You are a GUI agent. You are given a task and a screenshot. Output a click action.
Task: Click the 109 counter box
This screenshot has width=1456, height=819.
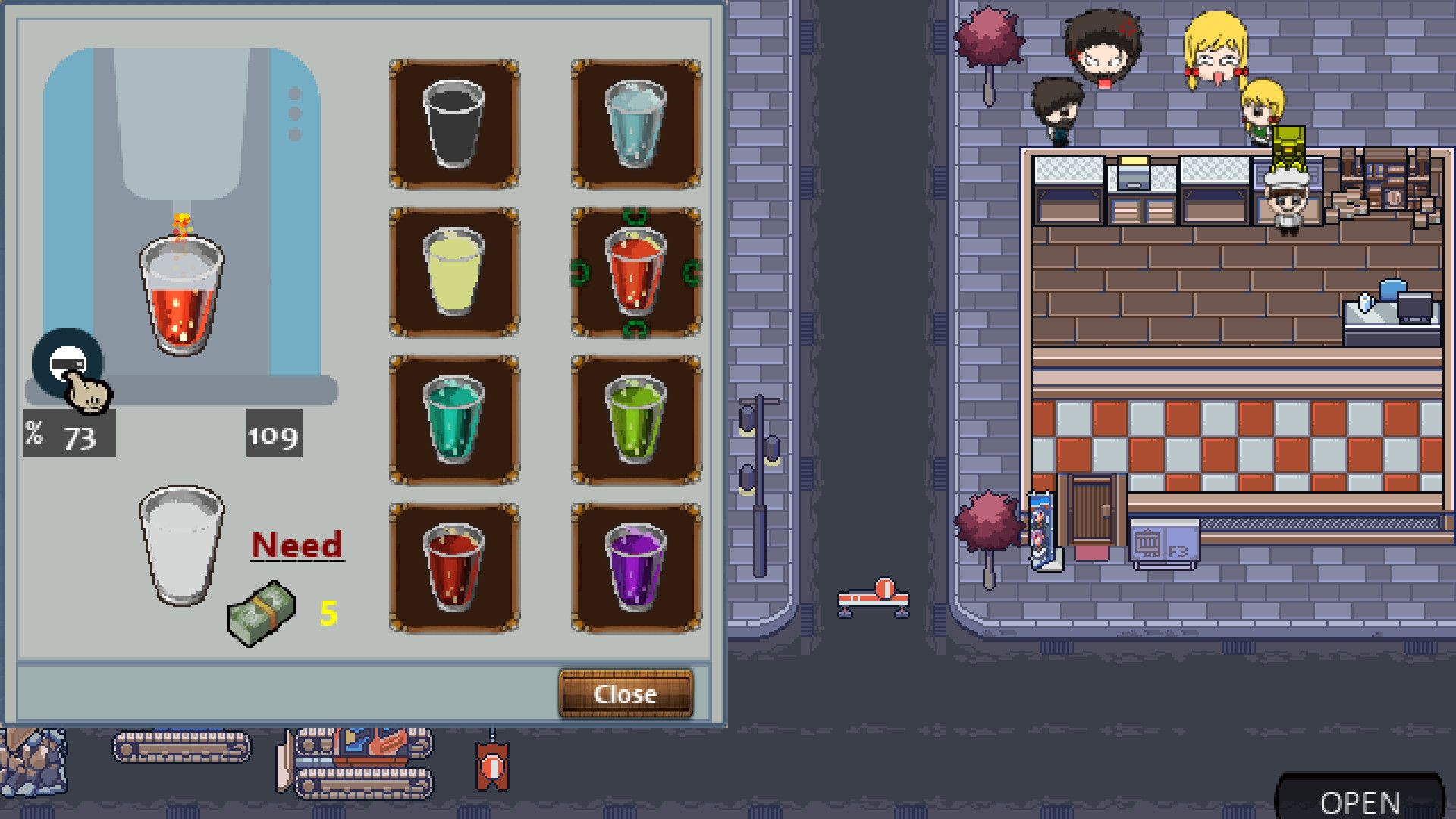(x=274, y=435)
